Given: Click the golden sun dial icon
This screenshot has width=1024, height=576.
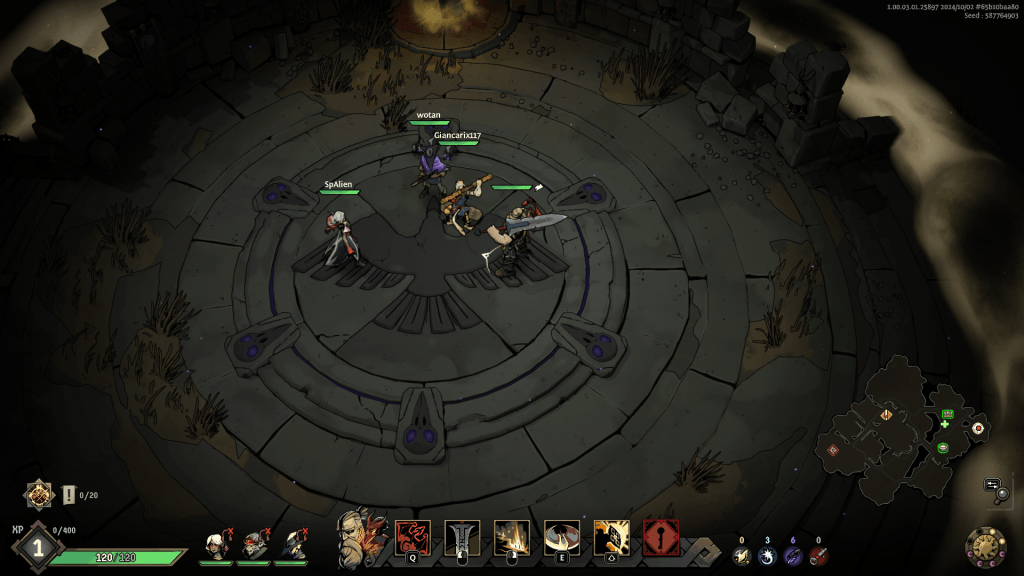Looking at the screenshot, I should 985,547.
